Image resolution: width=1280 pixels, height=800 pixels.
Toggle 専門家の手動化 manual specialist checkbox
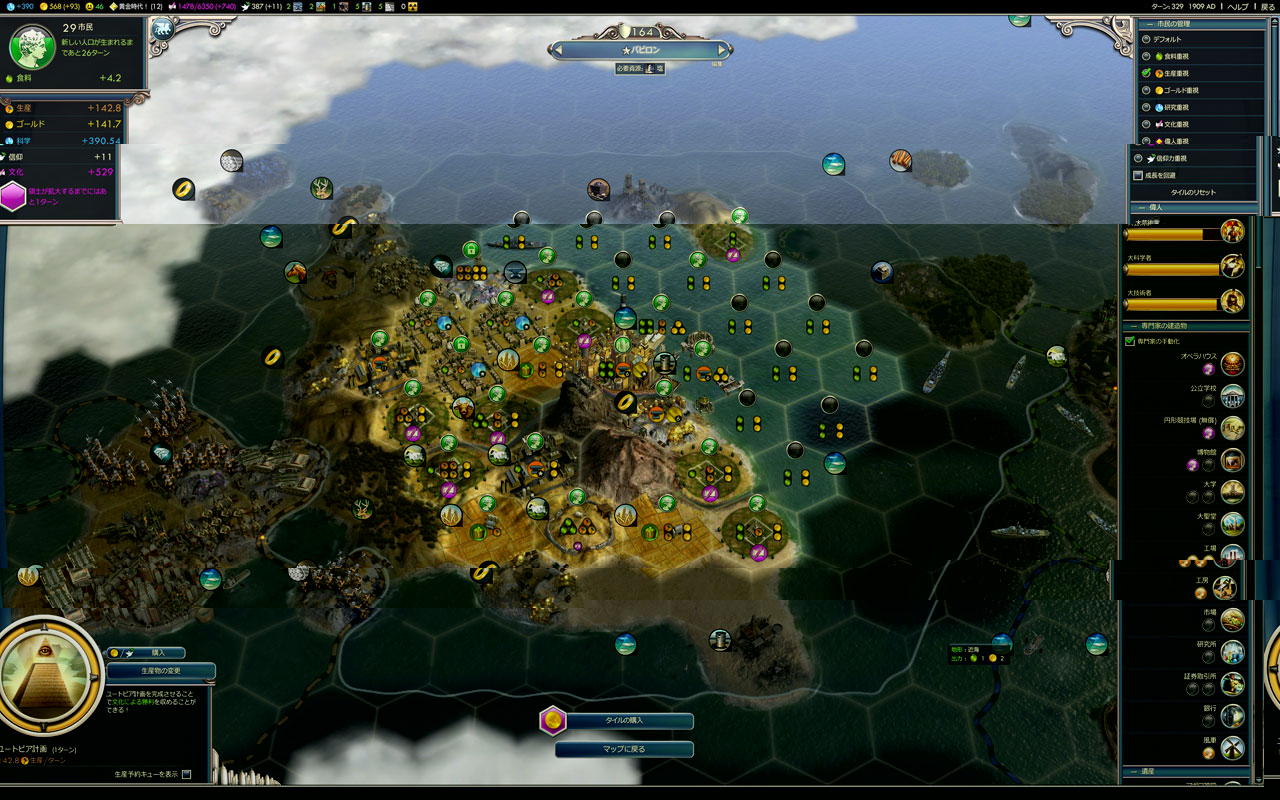[x=1130, y=341]
